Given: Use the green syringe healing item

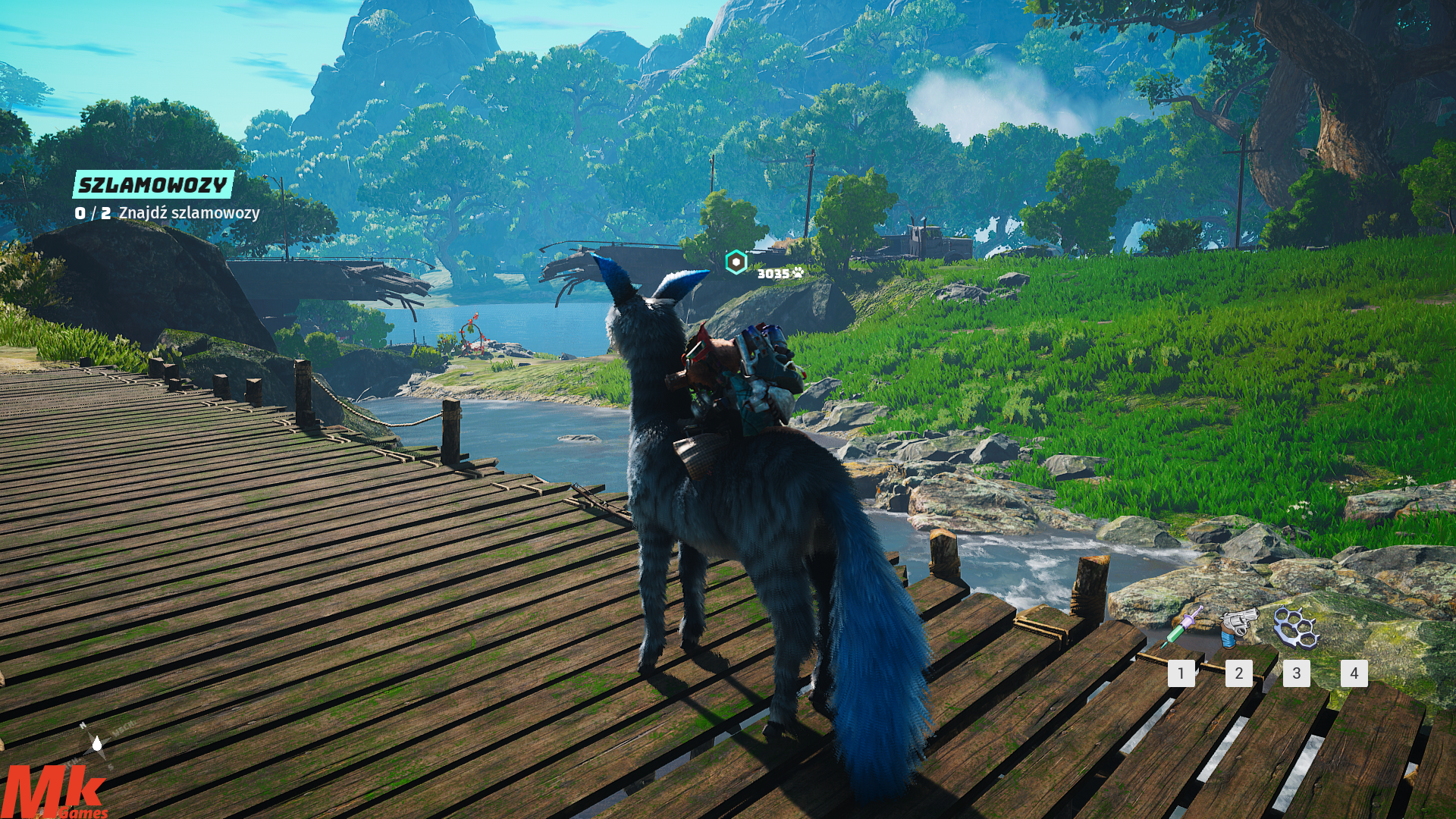Looking at the screenshot, I should [1181, 626].
